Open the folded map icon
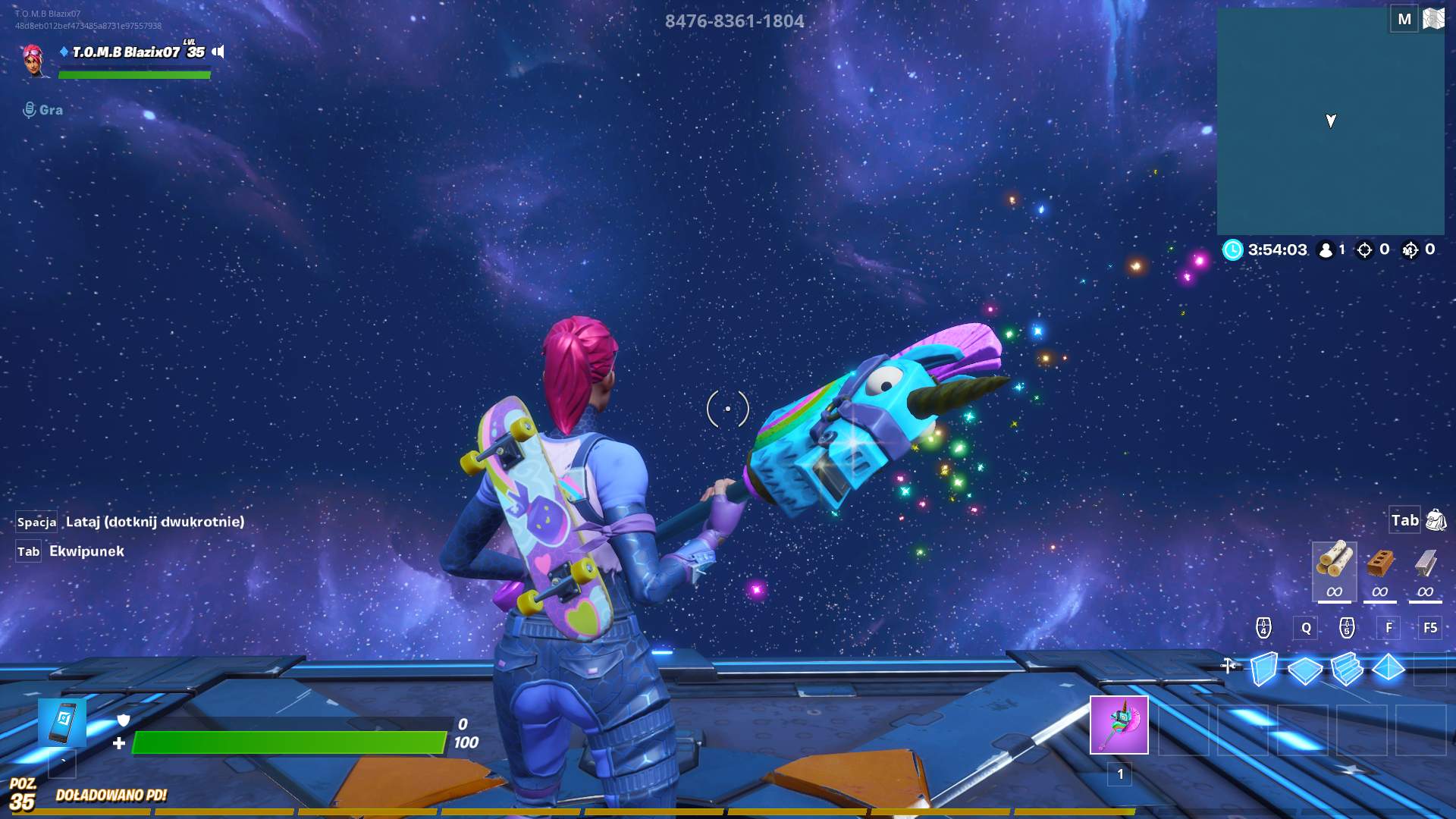The image size is (1456, 819). [1433, 19]
